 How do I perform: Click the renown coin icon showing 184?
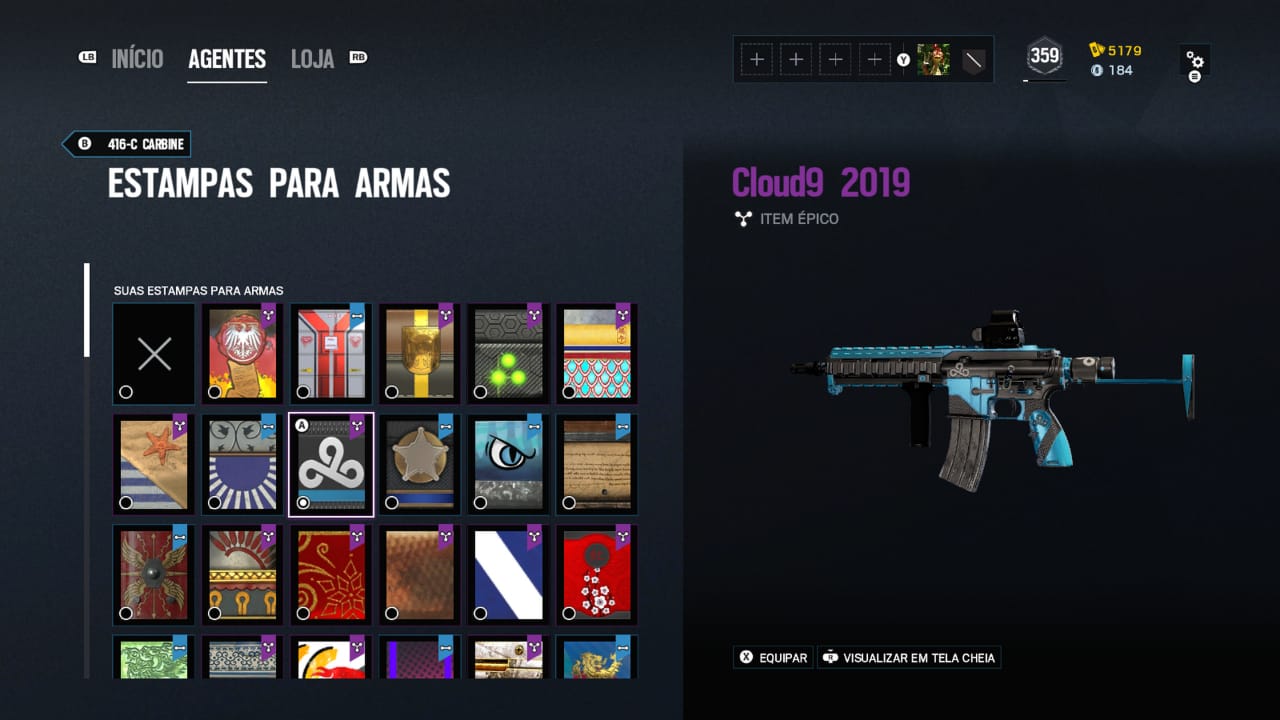(x=1097, y=70)
